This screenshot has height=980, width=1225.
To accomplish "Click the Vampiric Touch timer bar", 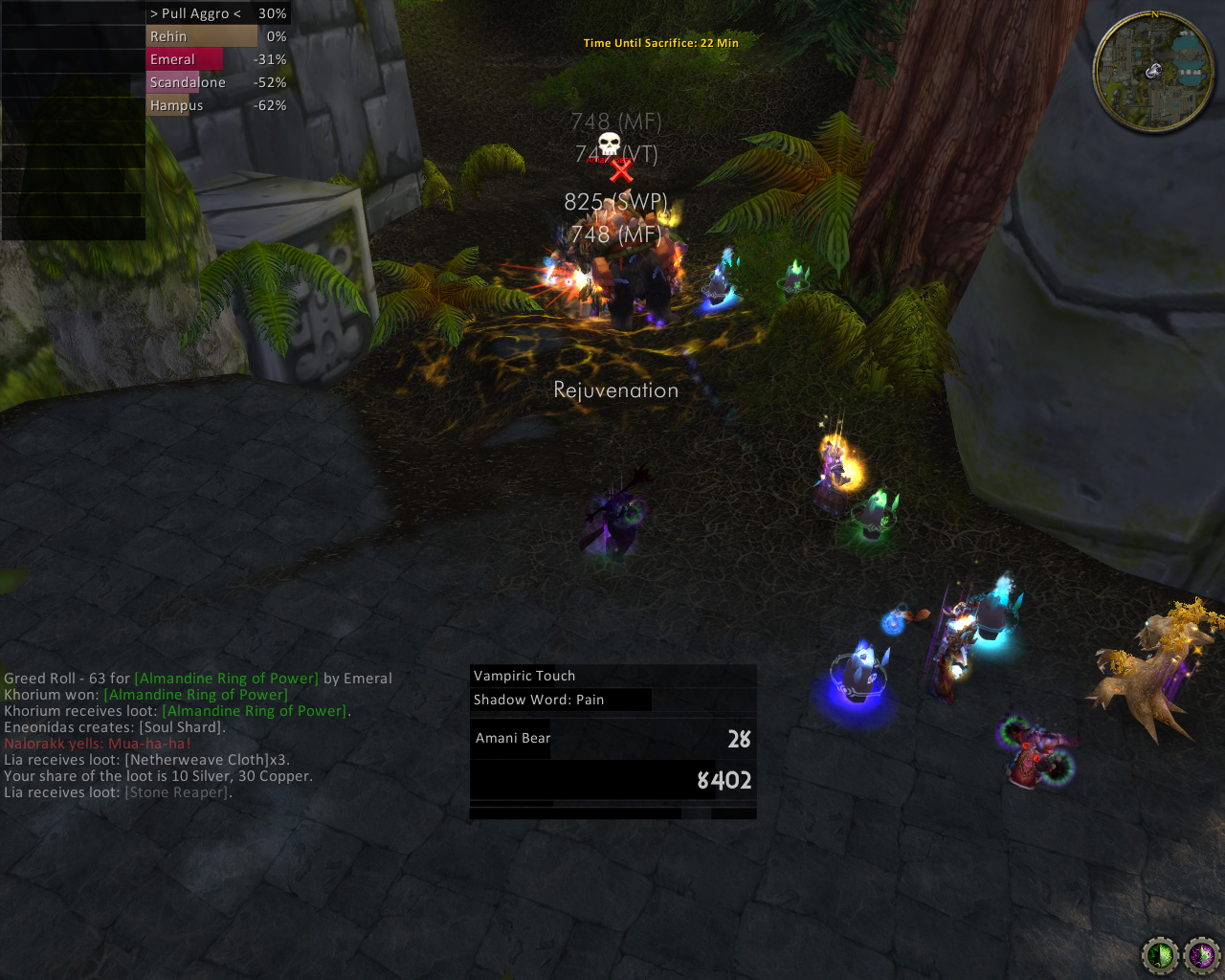I will 612,676.
